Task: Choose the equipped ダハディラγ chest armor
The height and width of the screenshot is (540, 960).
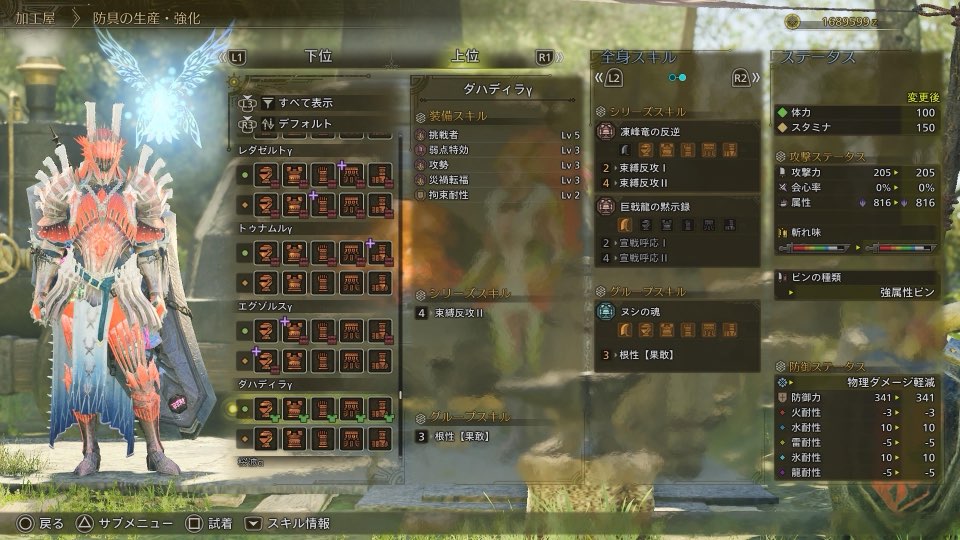Action: pos(295,408)
